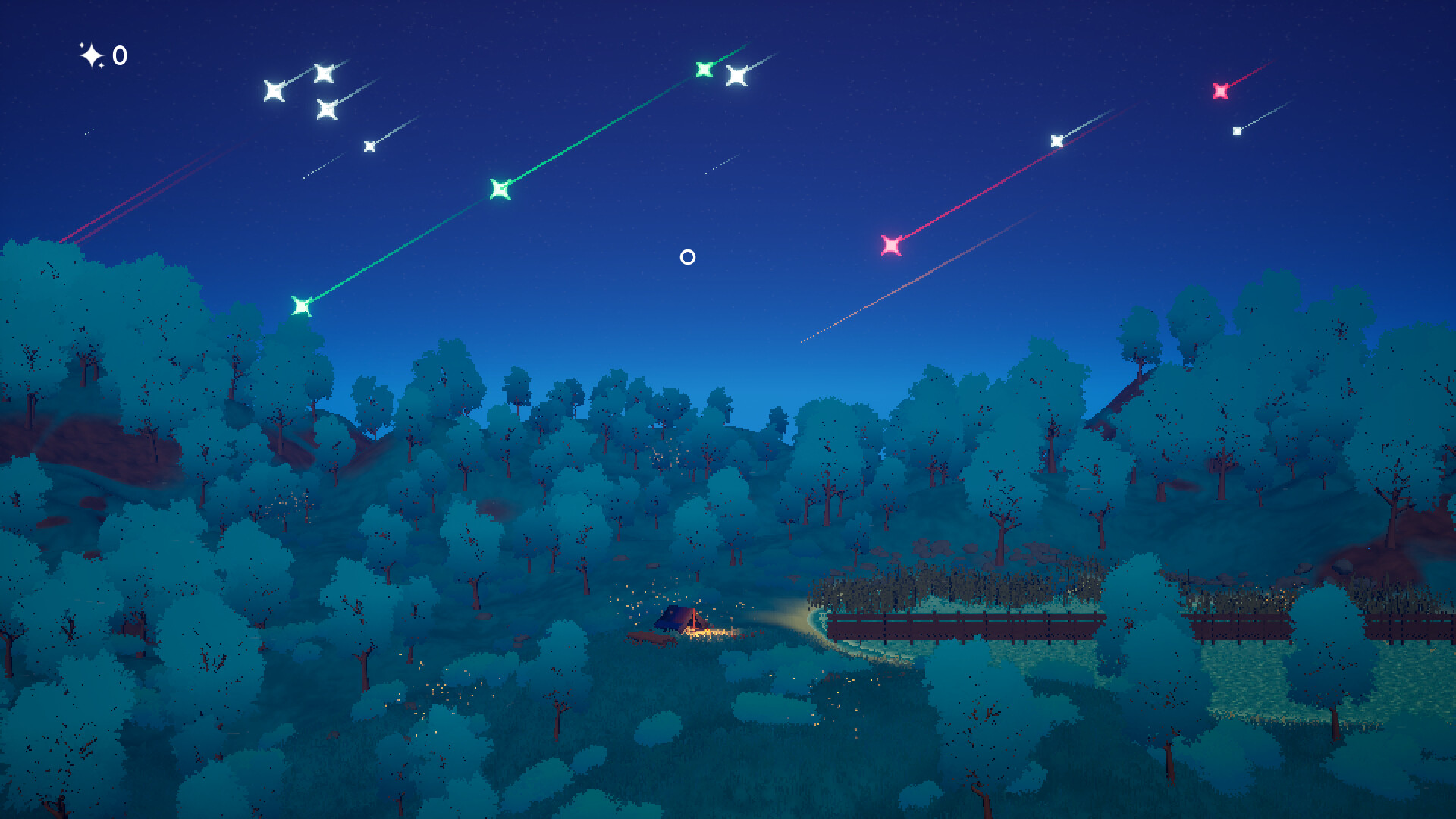Select the large green shooting star
1456x819 pixels.
498,187
